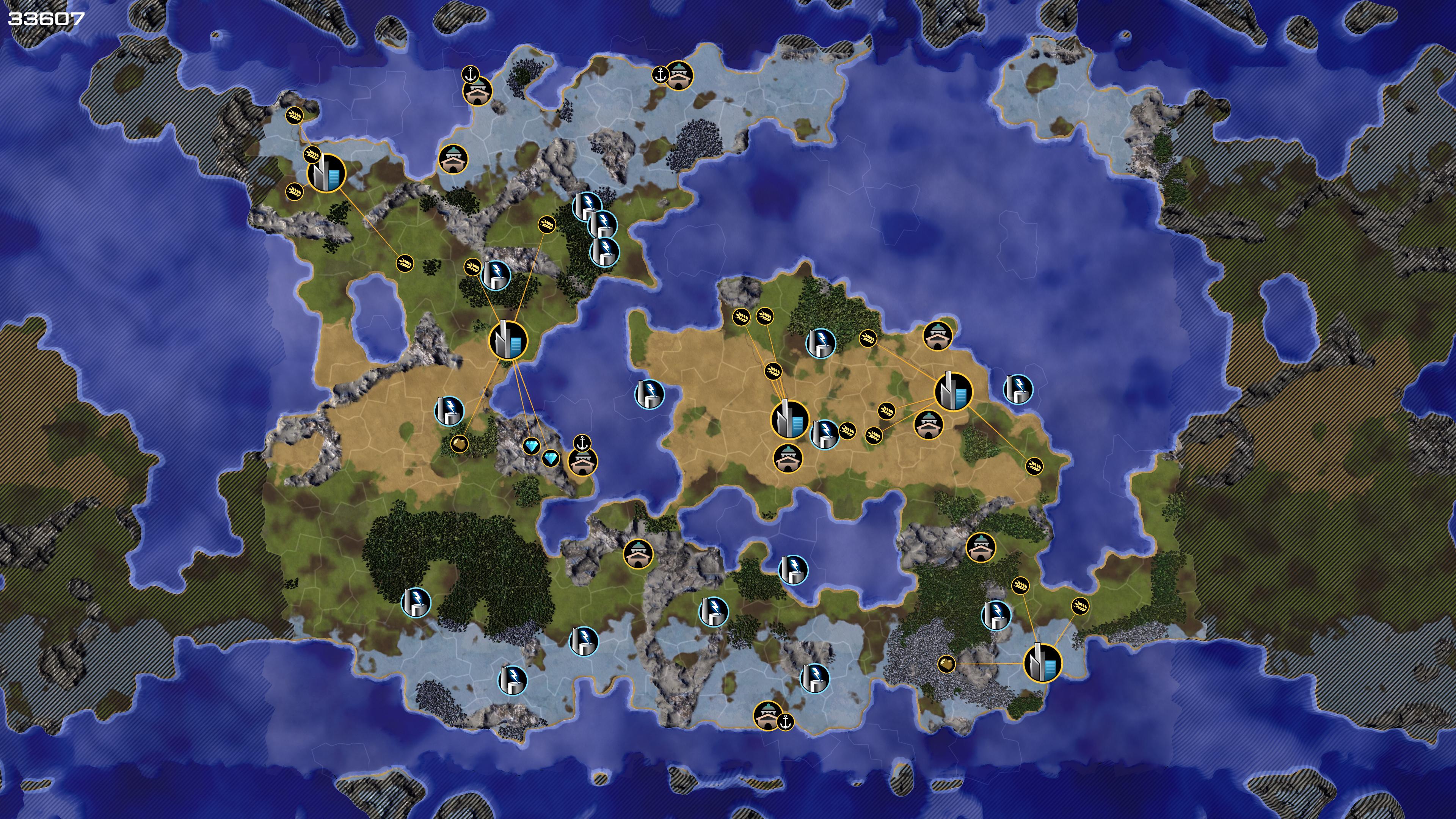Select the gold ore marker near the diamonds

point(460,443)
